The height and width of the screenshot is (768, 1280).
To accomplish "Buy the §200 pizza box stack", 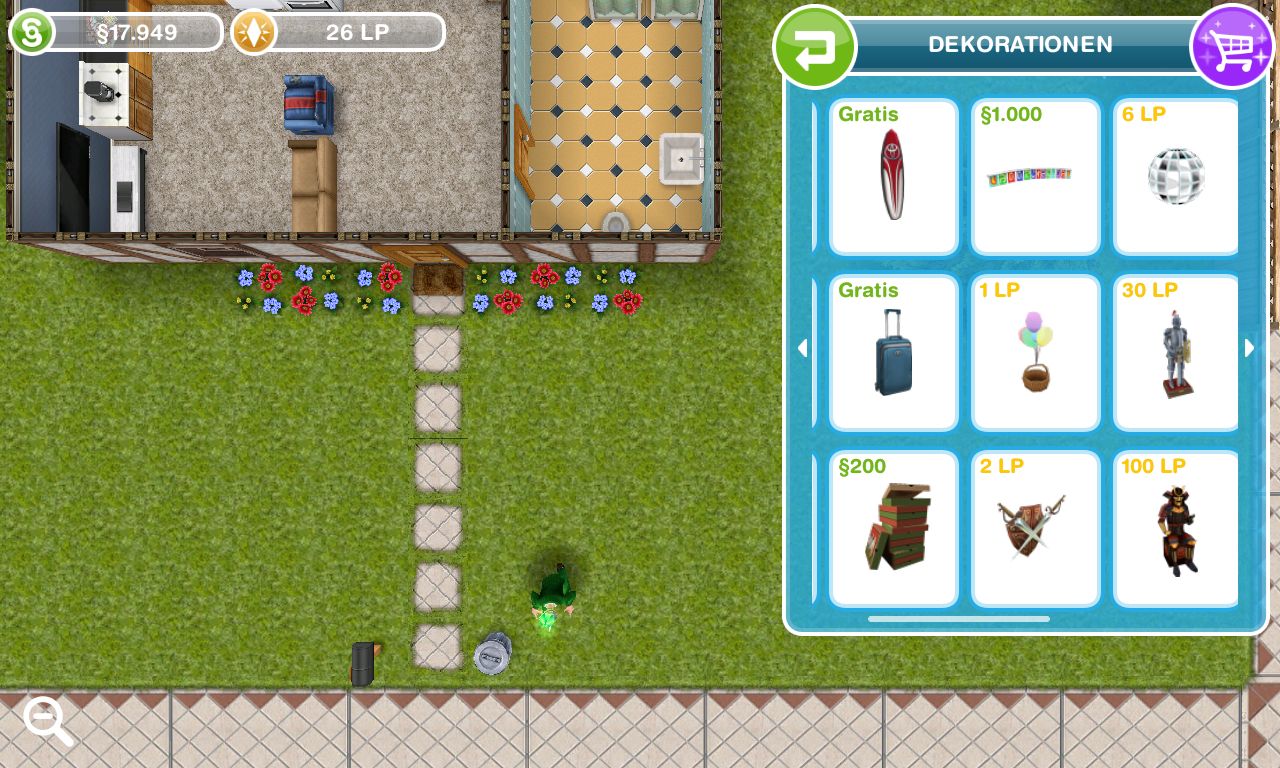I will (893, 529).
